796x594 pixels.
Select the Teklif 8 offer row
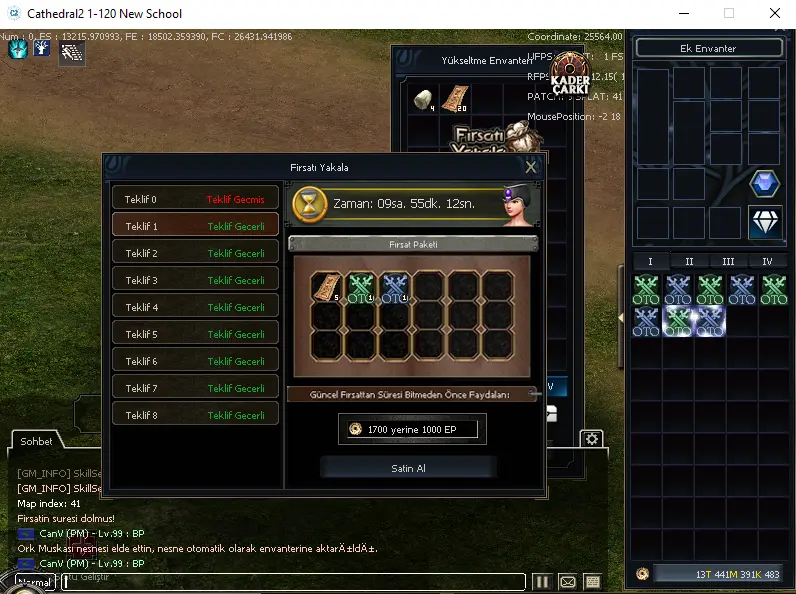click(195, 415)
